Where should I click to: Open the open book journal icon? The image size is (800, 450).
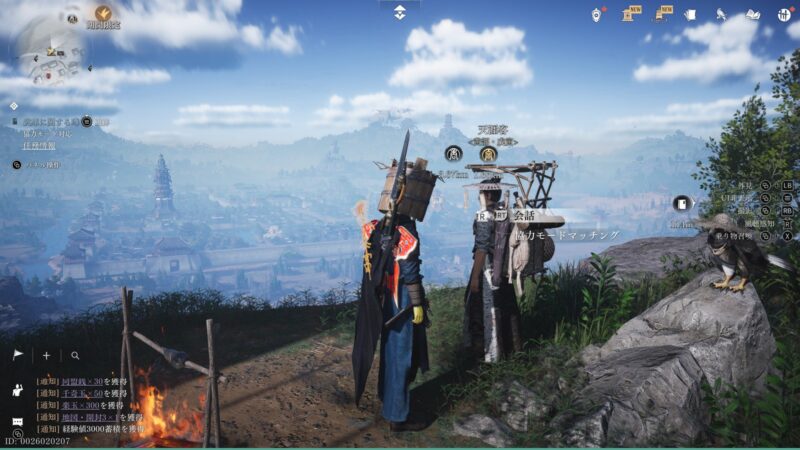coord(753,14)
